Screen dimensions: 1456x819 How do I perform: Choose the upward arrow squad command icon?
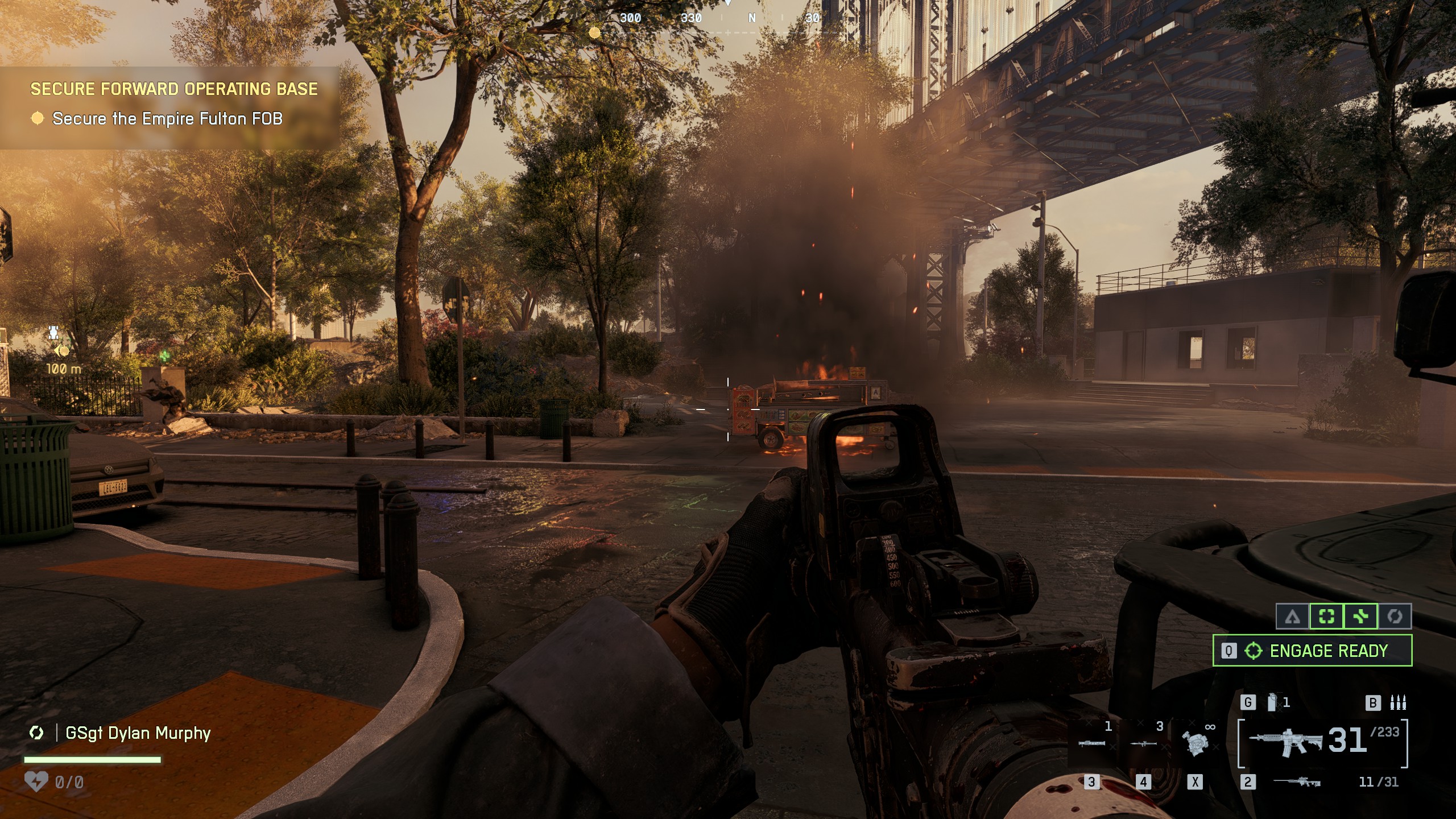pyautogui.click(x=1292, y=617)
